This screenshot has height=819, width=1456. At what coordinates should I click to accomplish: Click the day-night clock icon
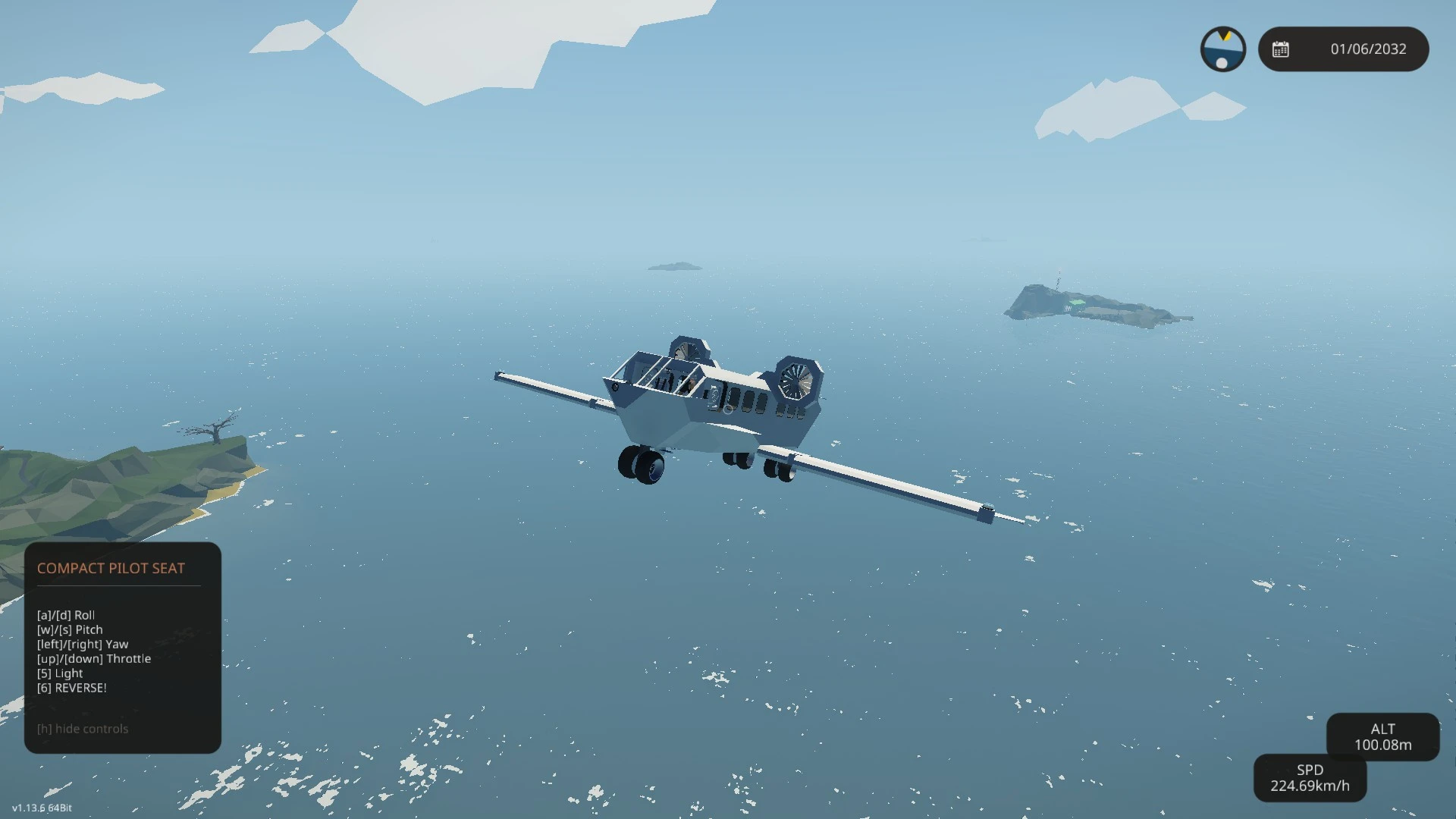[1222, 49]
